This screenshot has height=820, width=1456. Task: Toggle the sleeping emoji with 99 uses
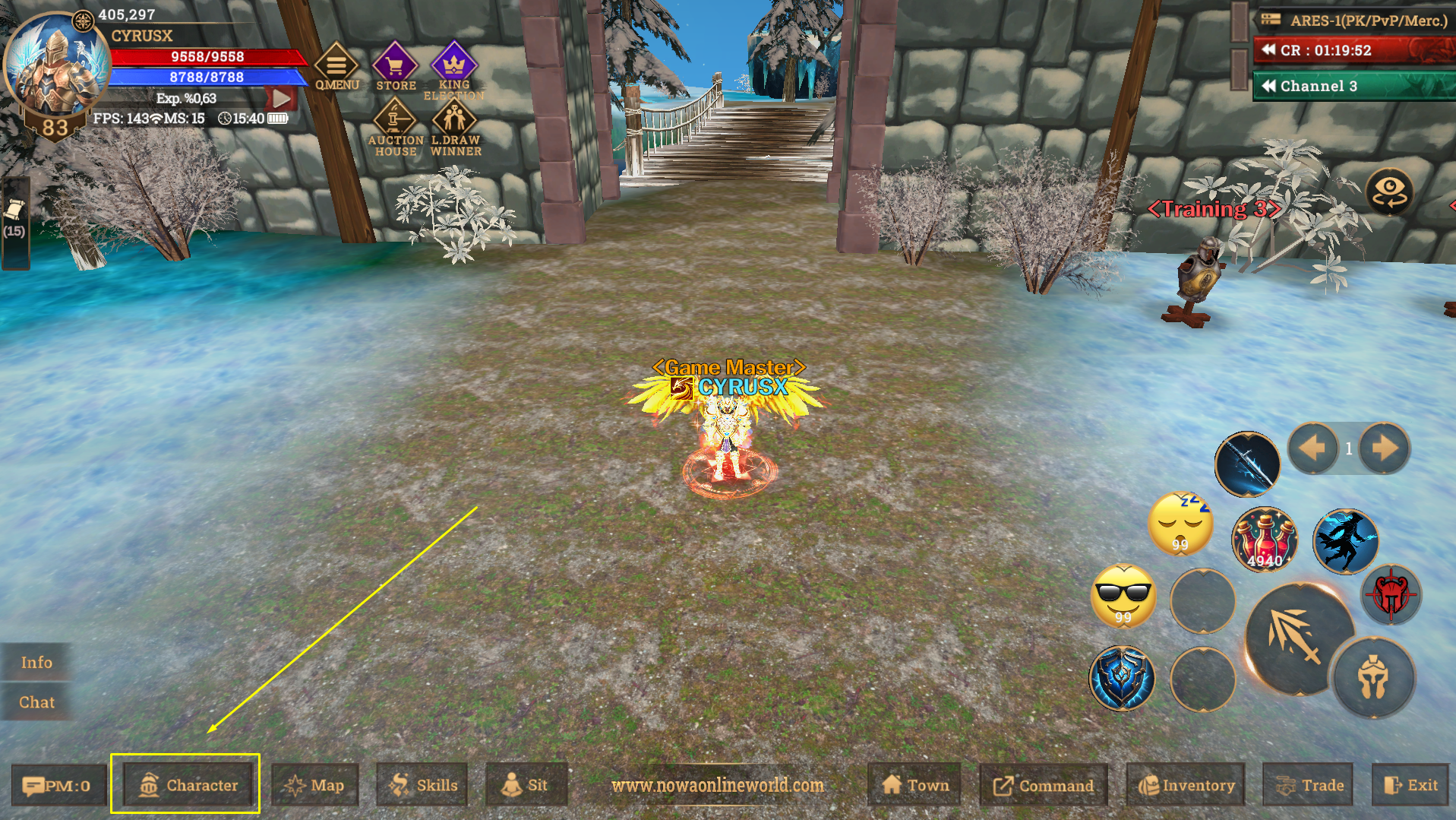coord(1180,522)
